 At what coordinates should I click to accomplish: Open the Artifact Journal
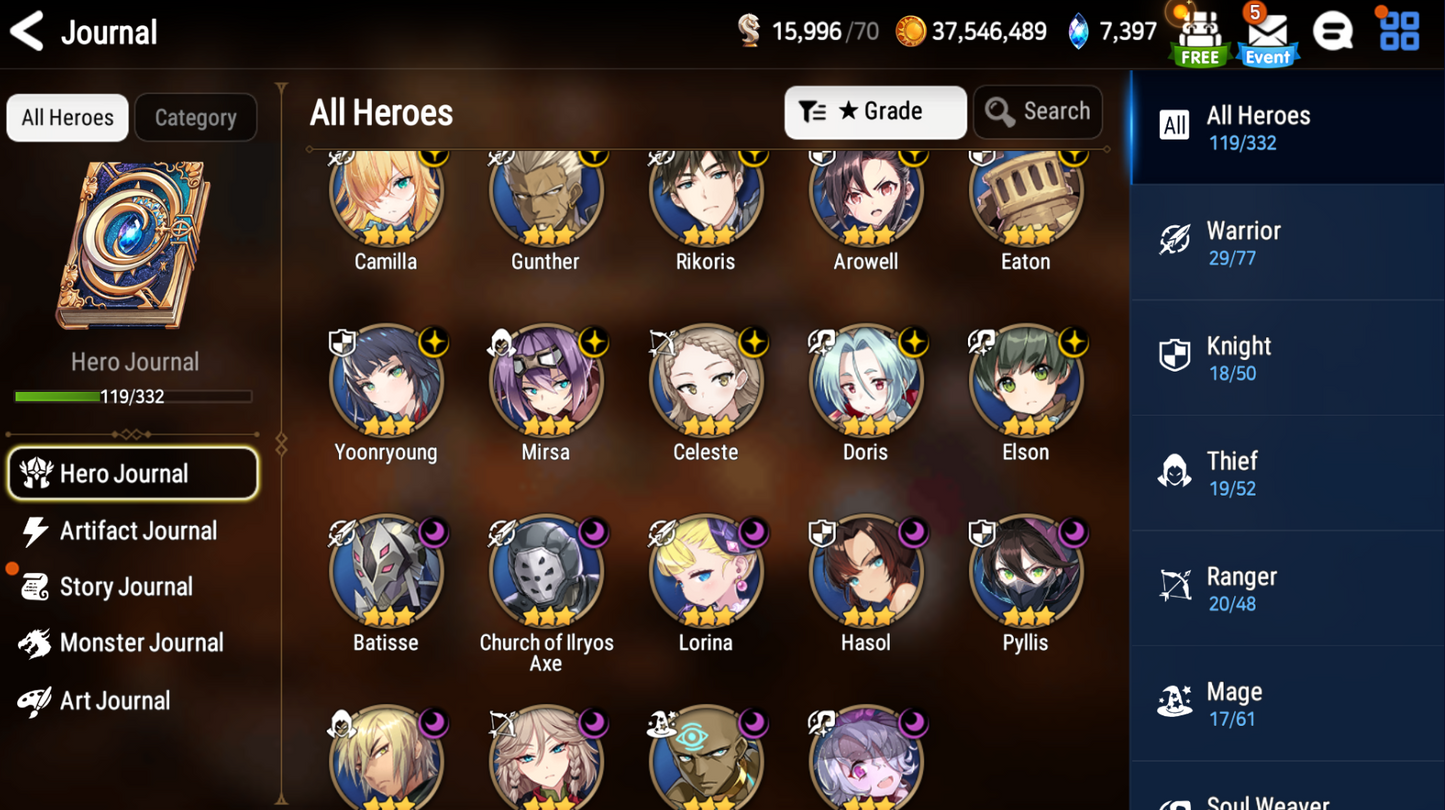135,531
